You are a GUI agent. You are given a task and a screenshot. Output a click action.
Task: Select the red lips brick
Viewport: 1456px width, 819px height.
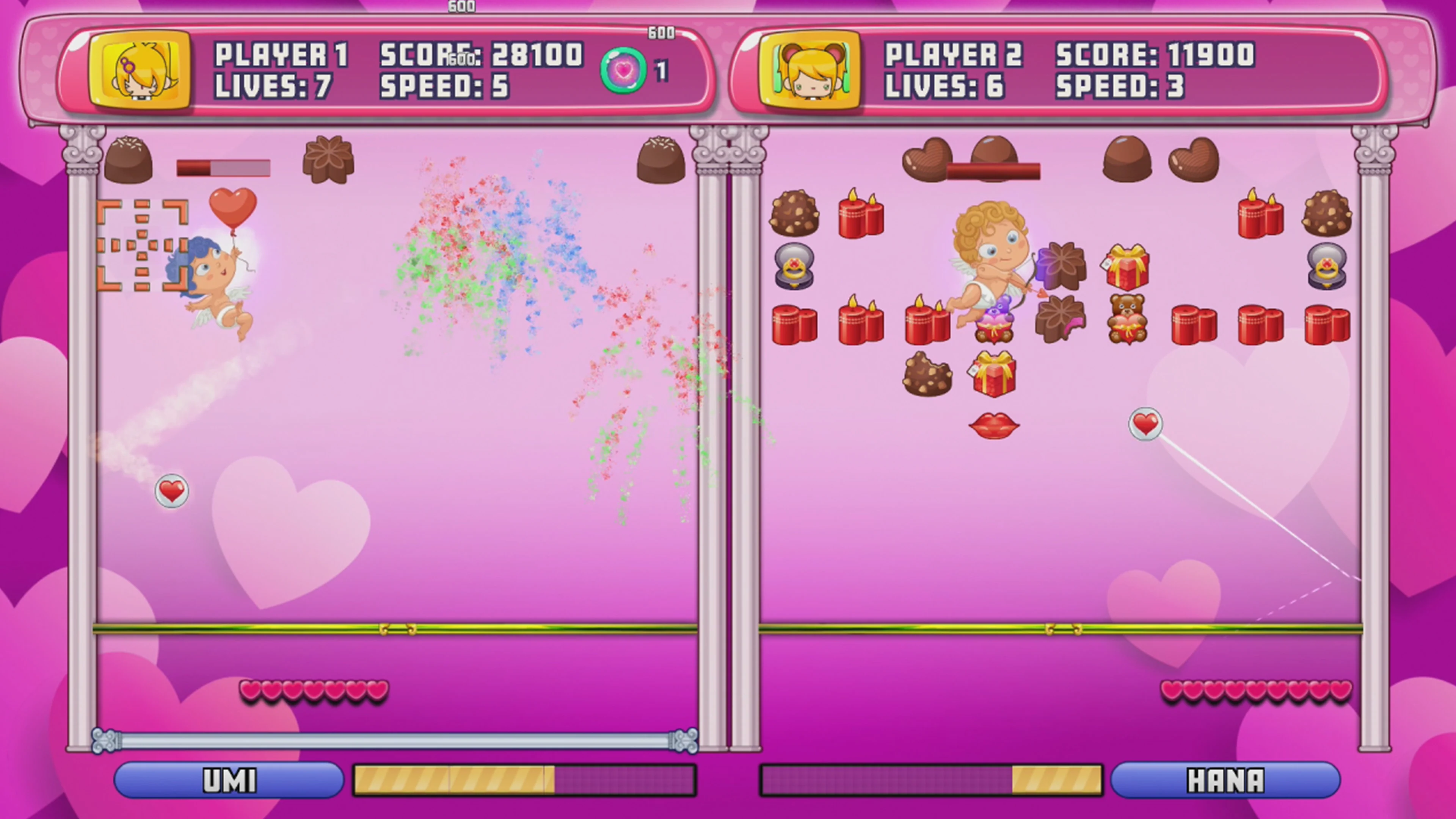[994, 425]
